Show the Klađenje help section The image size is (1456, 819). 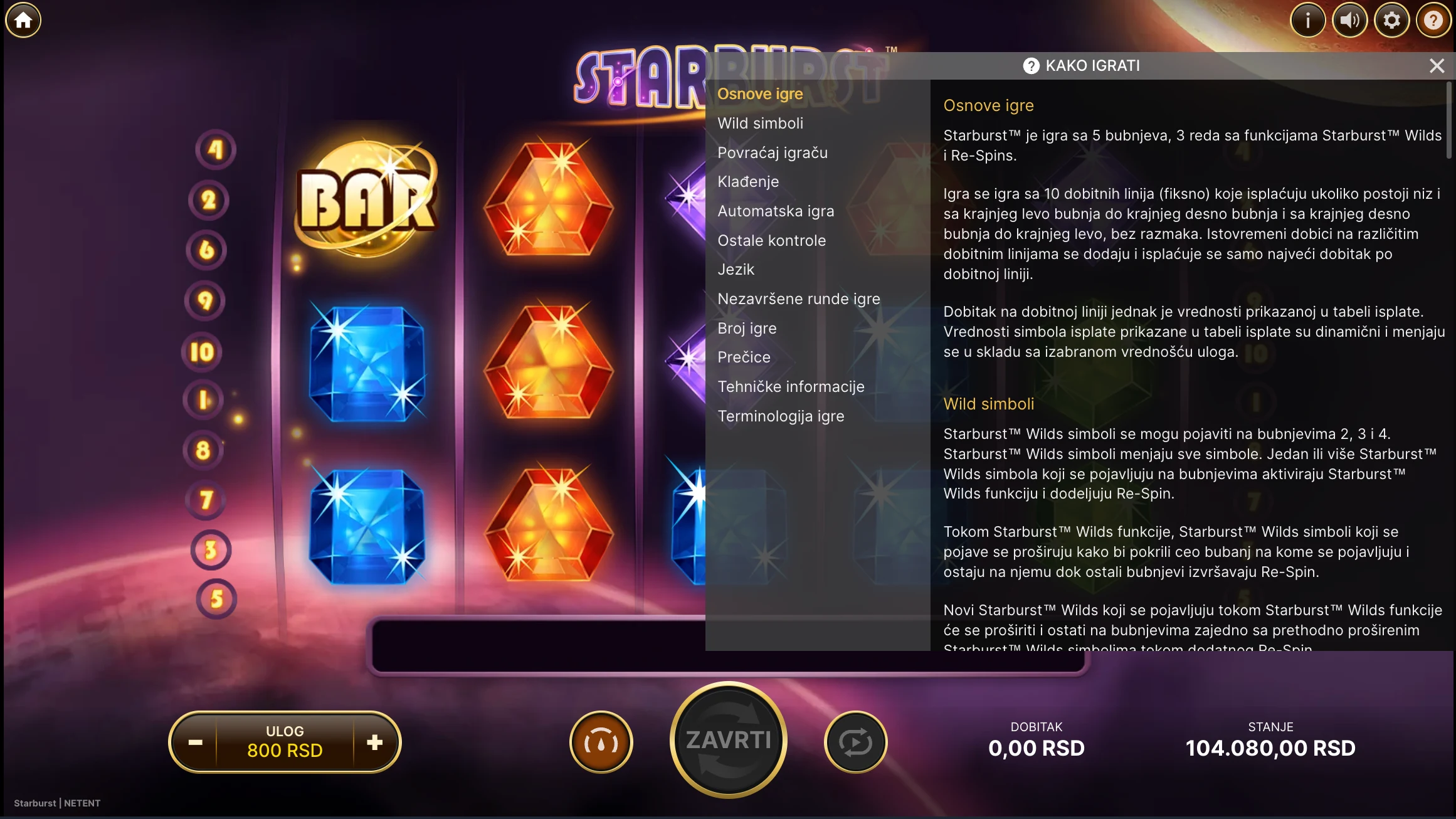(x=748, y=182)
